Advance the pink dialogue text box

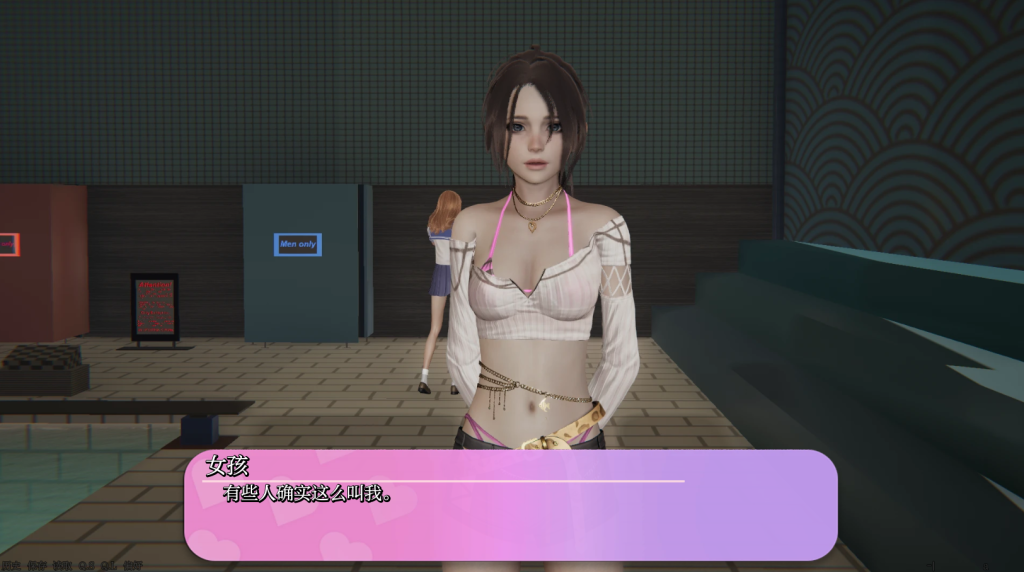[x=510, y=505]
